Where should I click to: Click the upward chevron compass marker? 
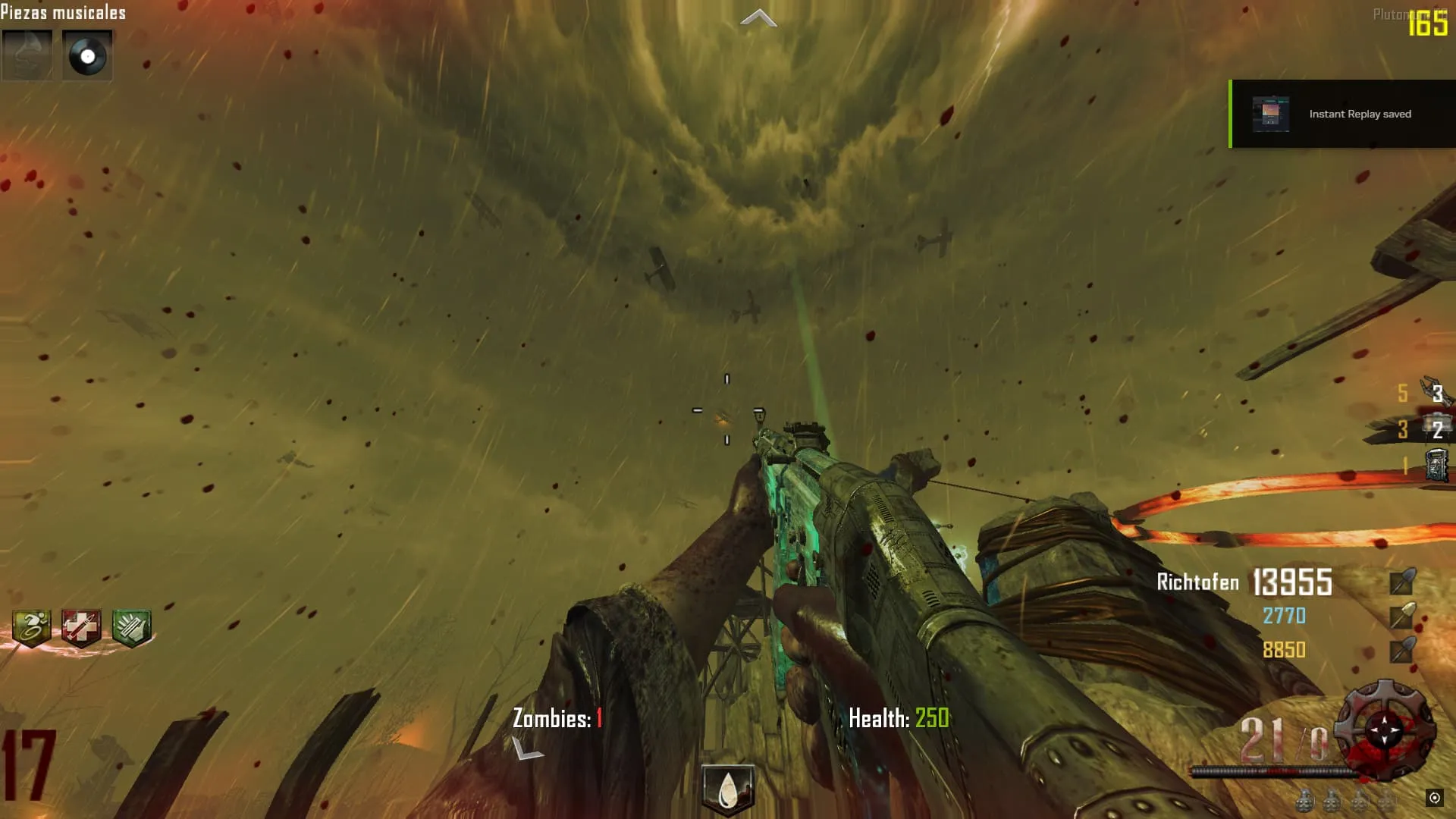point(758,19)
